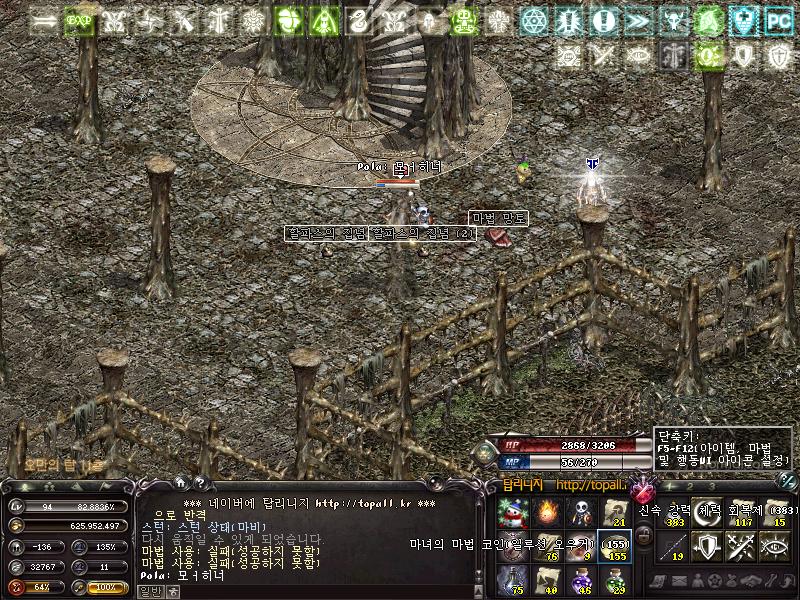Click the PC buff icon

pyautogui.click(x=777, y=19)
